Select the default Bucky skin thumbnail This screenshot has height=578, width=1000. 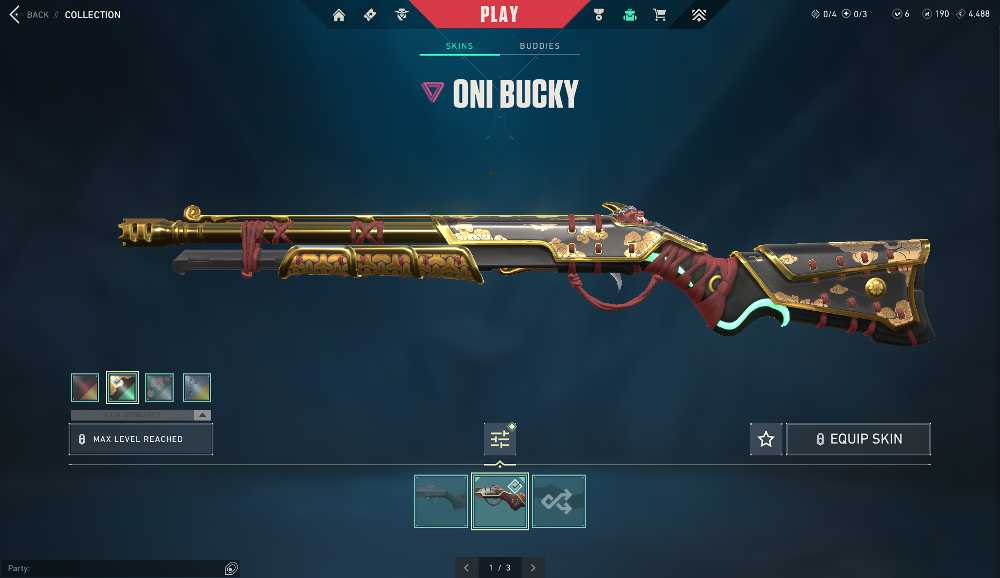441,501
